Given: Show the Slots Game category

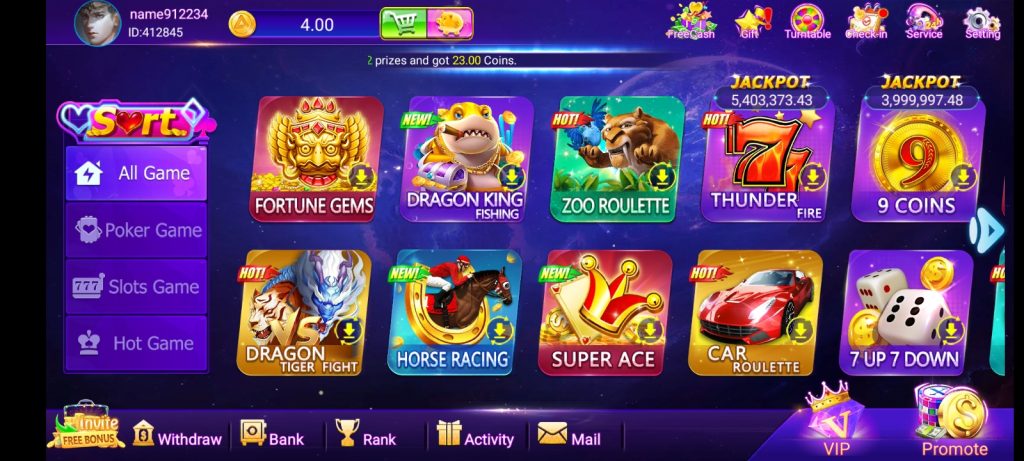Looking at the screenshot, I should (136, 287).
